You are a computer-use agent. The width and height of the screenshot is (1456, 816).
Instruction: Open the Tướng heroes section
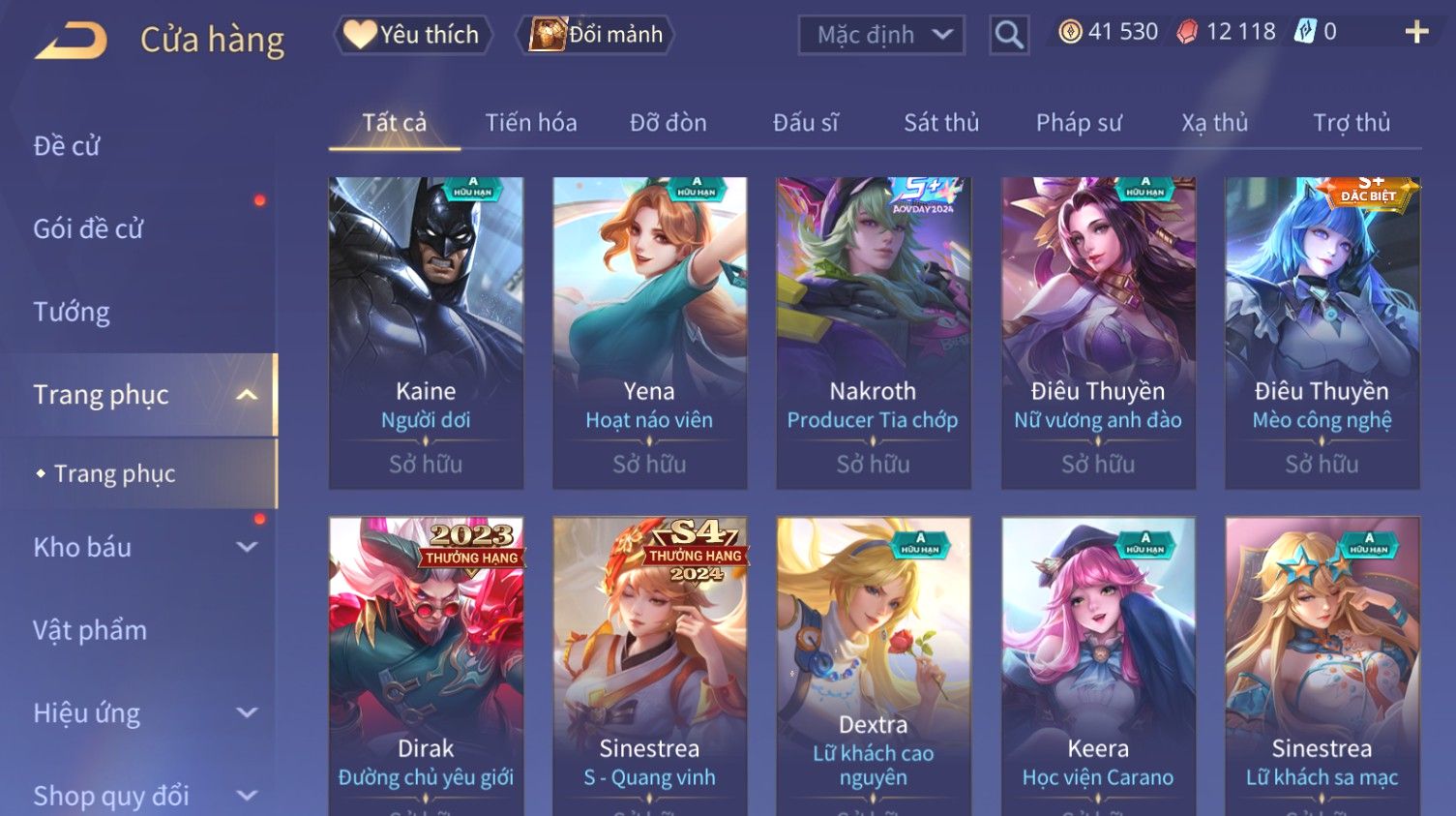click(72, 312)
